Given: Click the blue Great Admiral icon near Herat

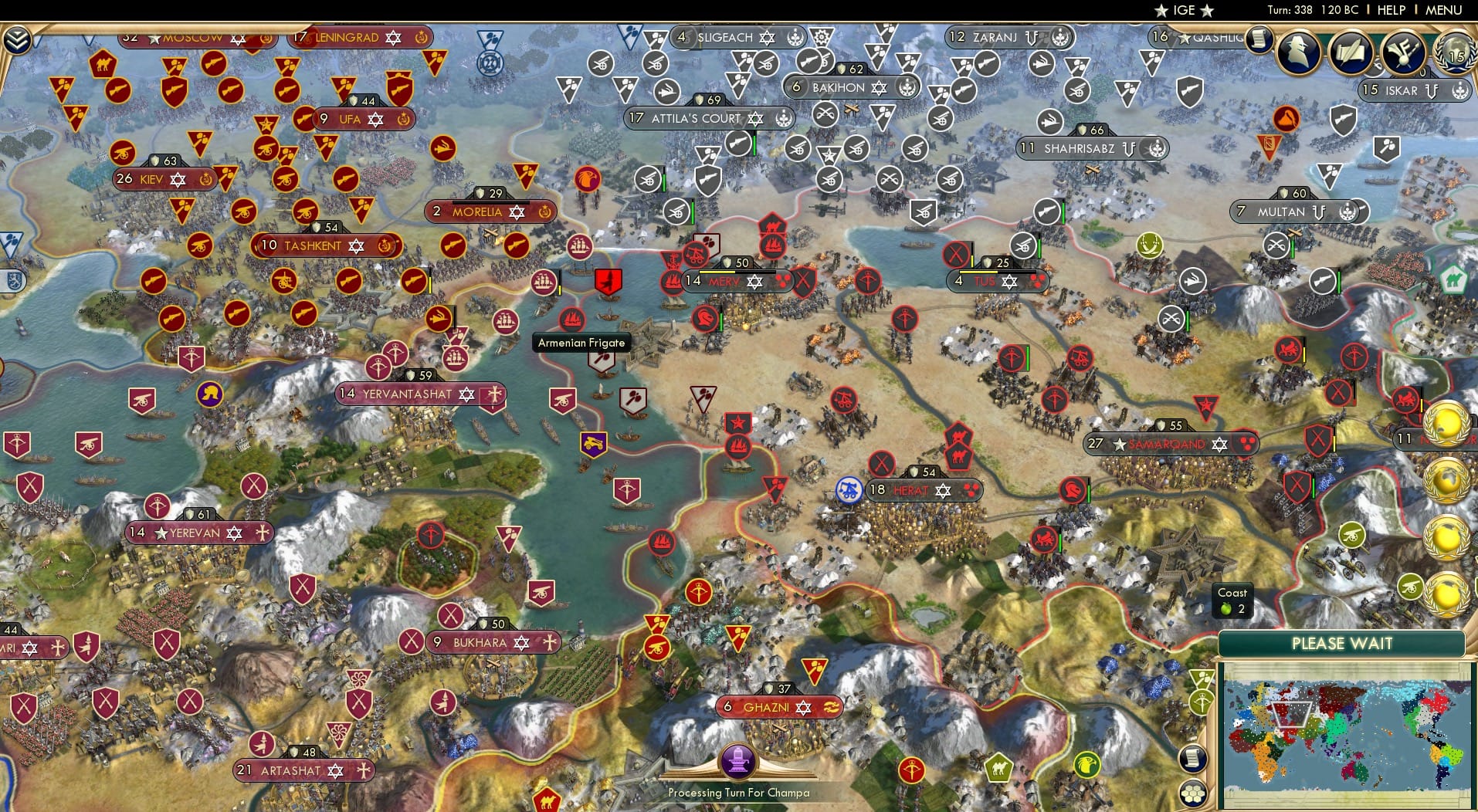Looking at the screenshot, I should [849, 489].
